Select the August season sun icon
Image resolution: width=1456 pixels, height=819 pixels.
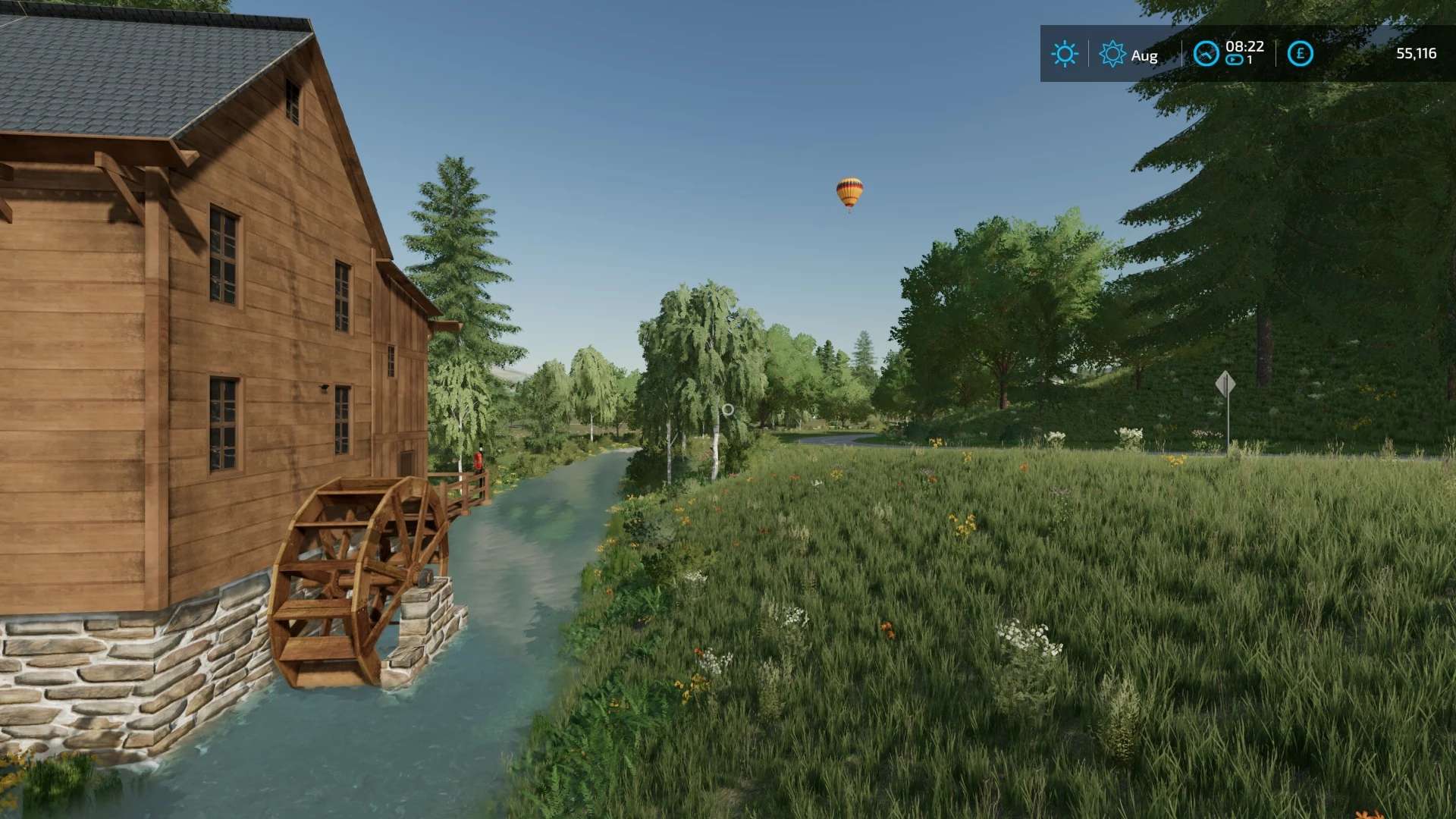tap(1112, 54)
